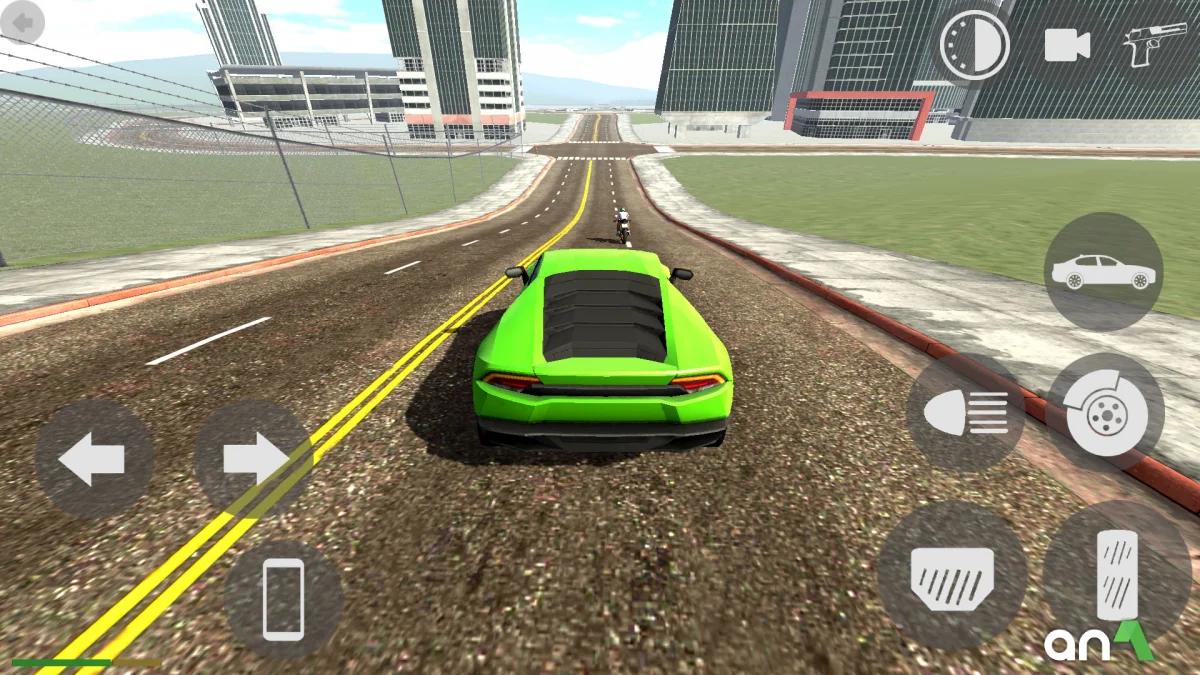Steer right with the right arrow
The image size is (1200, 675).
tap(253, 460)
